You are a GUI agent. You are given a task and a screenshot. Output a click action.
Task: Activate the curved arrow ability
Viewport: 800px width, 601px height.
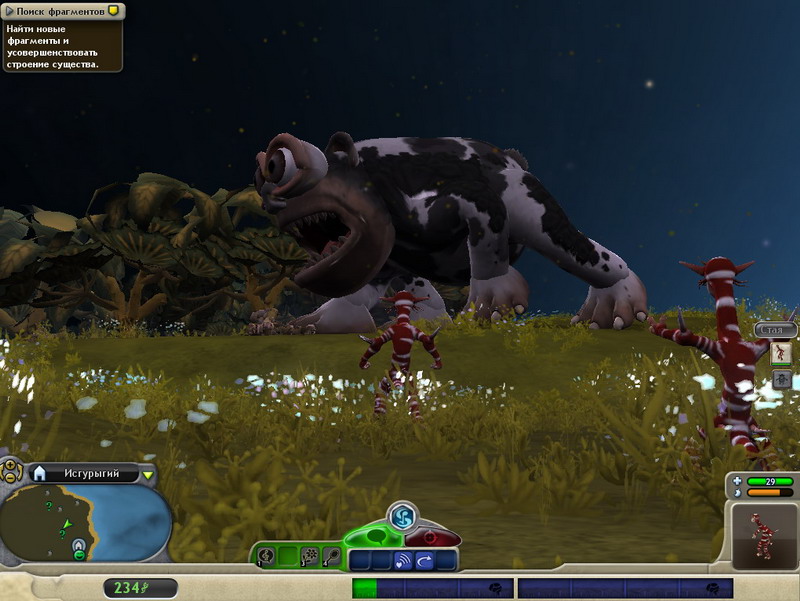point(425,561)
